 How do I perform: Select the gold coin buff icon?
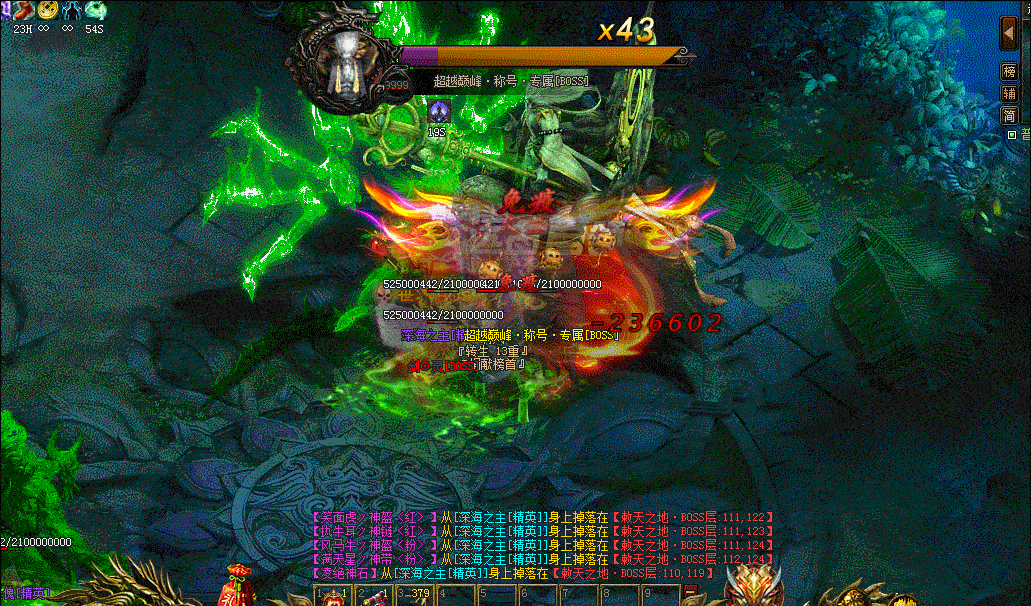pyautogui.click(x=47, y=10)
